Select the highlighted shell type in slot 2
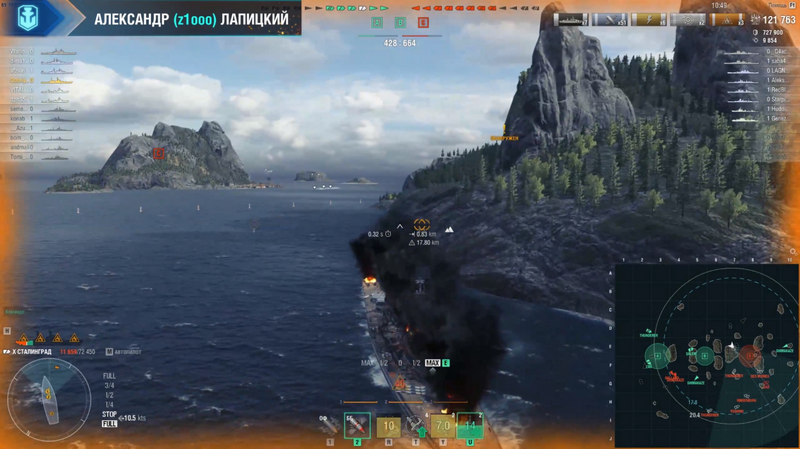The height and width of the screenshot is (449, 800). (x=357, y=426)
